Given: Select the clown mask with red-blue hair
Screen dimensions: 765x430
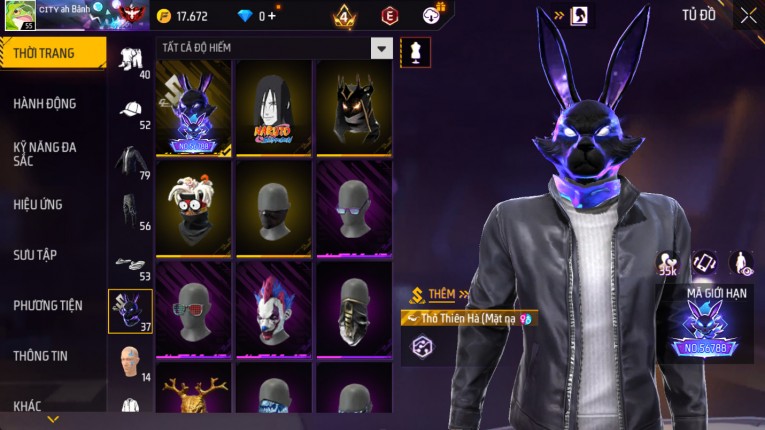Looking at the screenshot, I should point(273,309).
